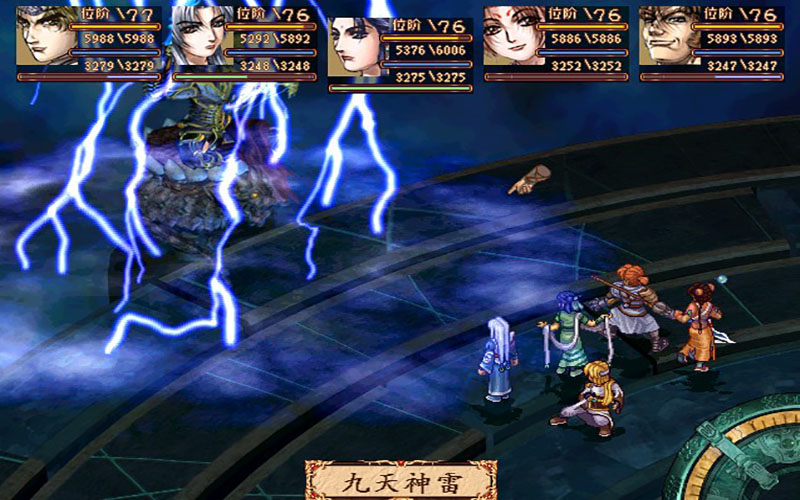Pick the grinning mustached man portrait
This screenshot has width=800, height=500.
tap(670, 36)
